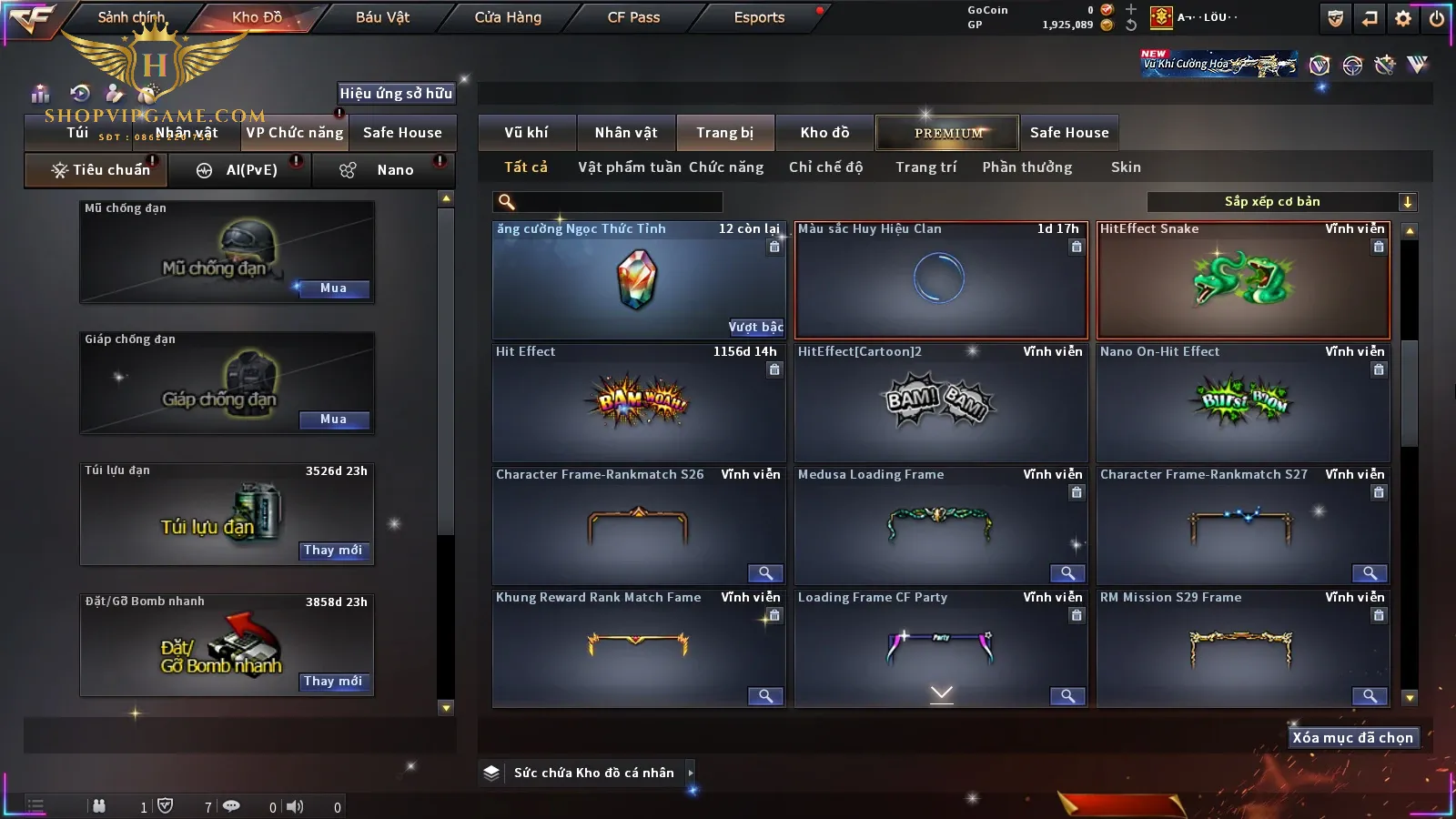Screen dimensions: 1456x819
Task: Show the Trang trí filter category
Action: (x=925, y=167)
